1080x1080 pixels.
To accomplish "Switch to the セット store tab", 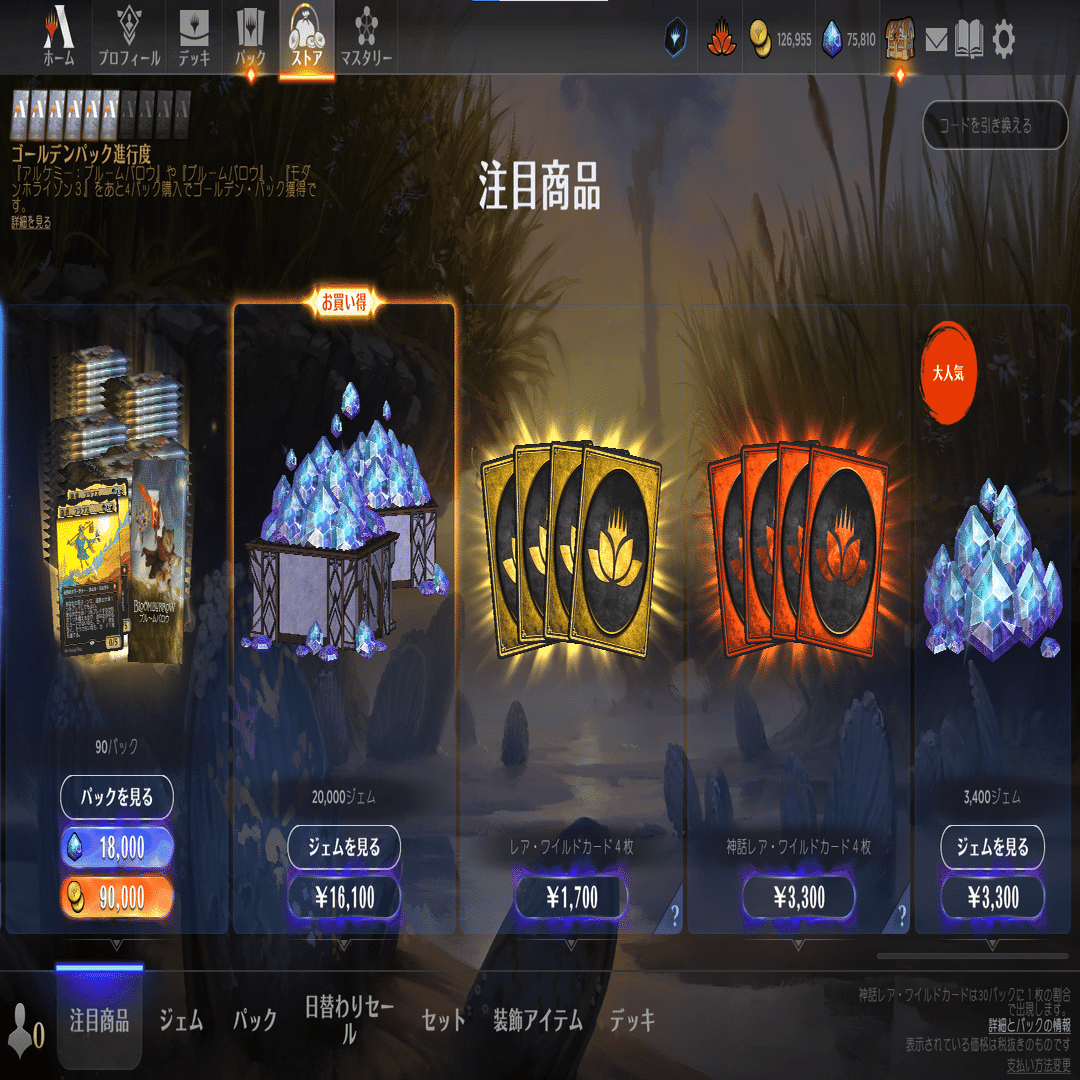I will [444, 1020].
